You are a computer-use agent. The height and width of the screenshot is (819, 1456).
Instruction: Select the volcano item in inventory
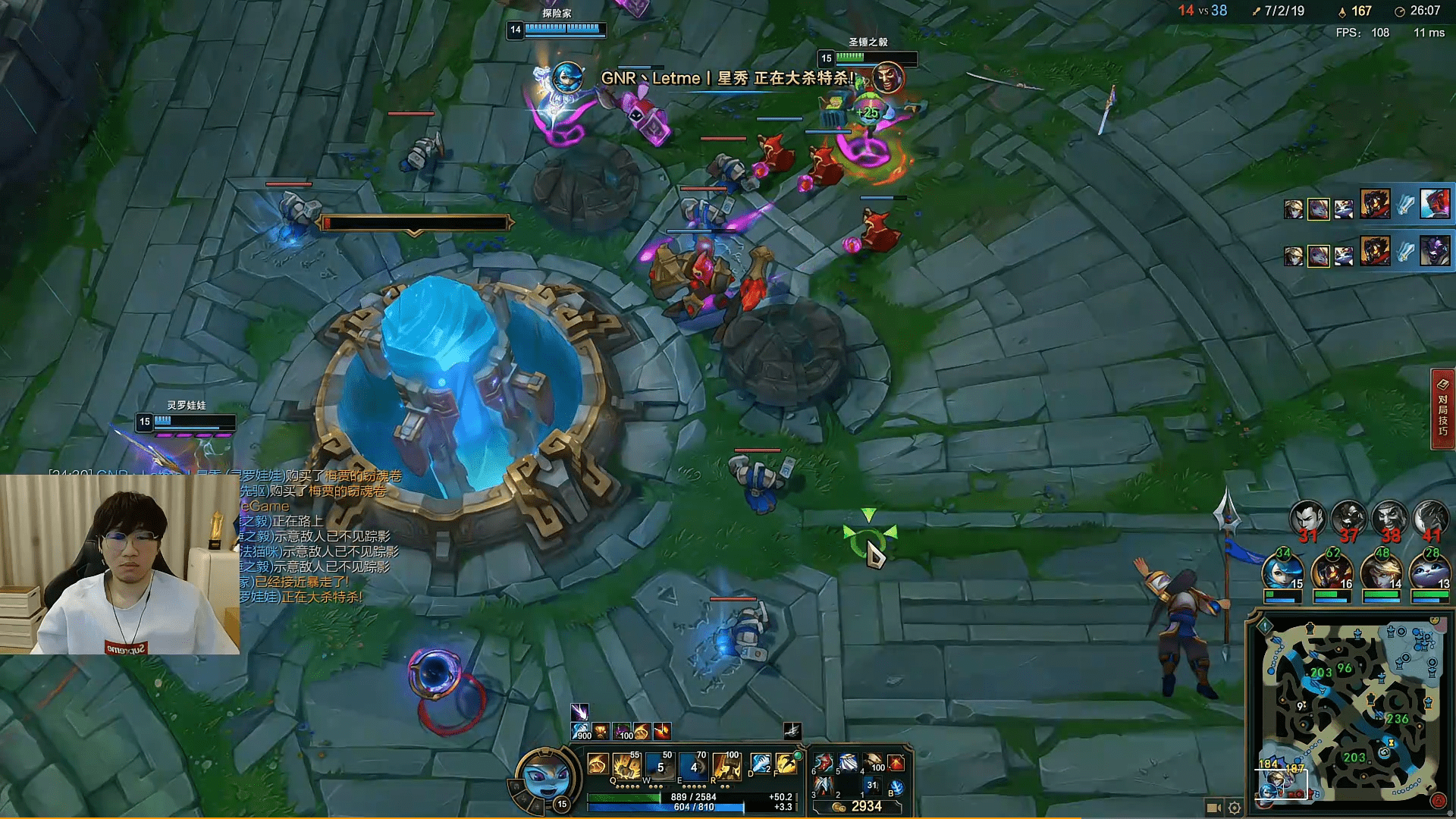896,763
